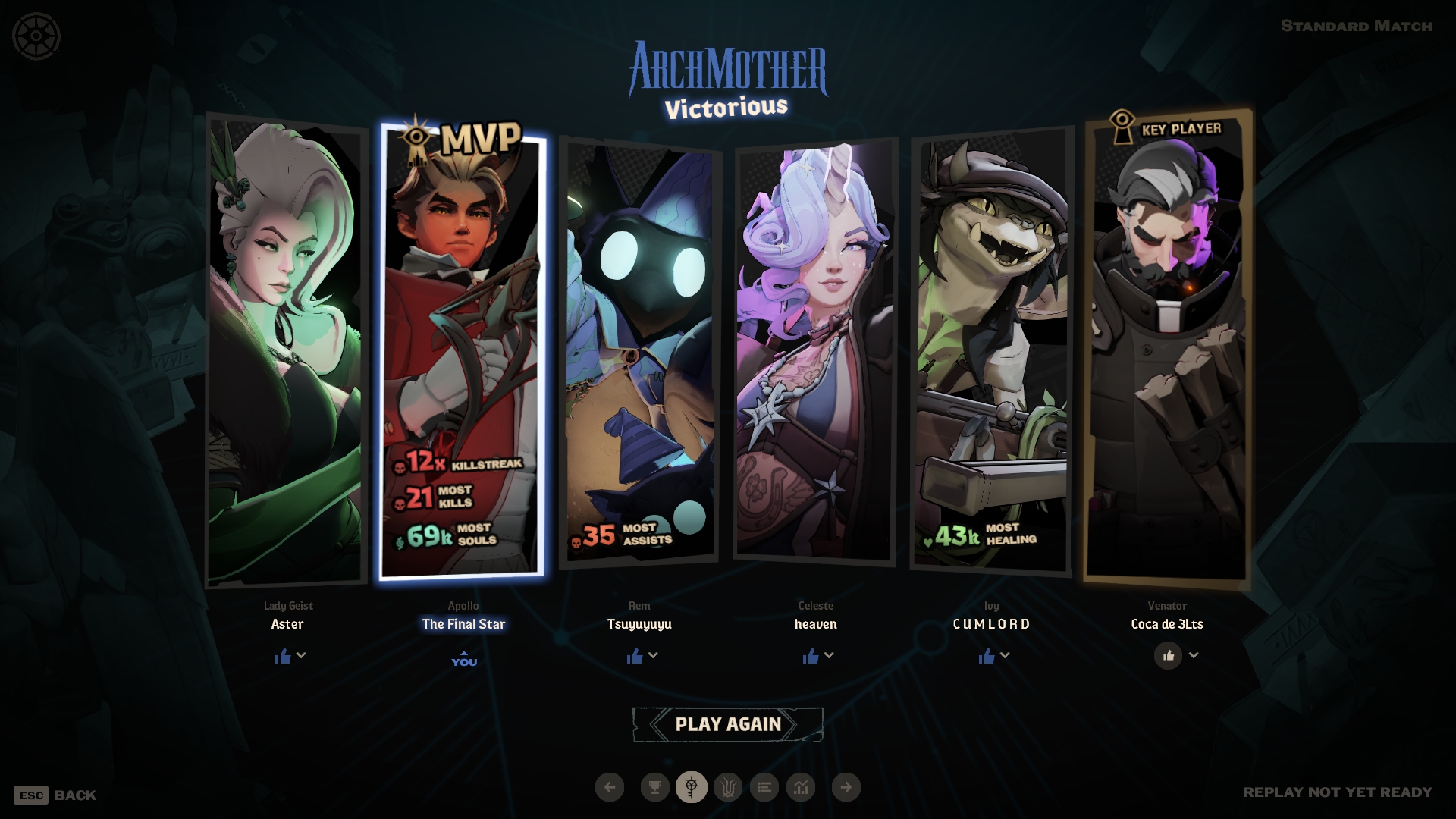Show the scoreboard list tab
The image size is (1456, 819).
(764, 787)
